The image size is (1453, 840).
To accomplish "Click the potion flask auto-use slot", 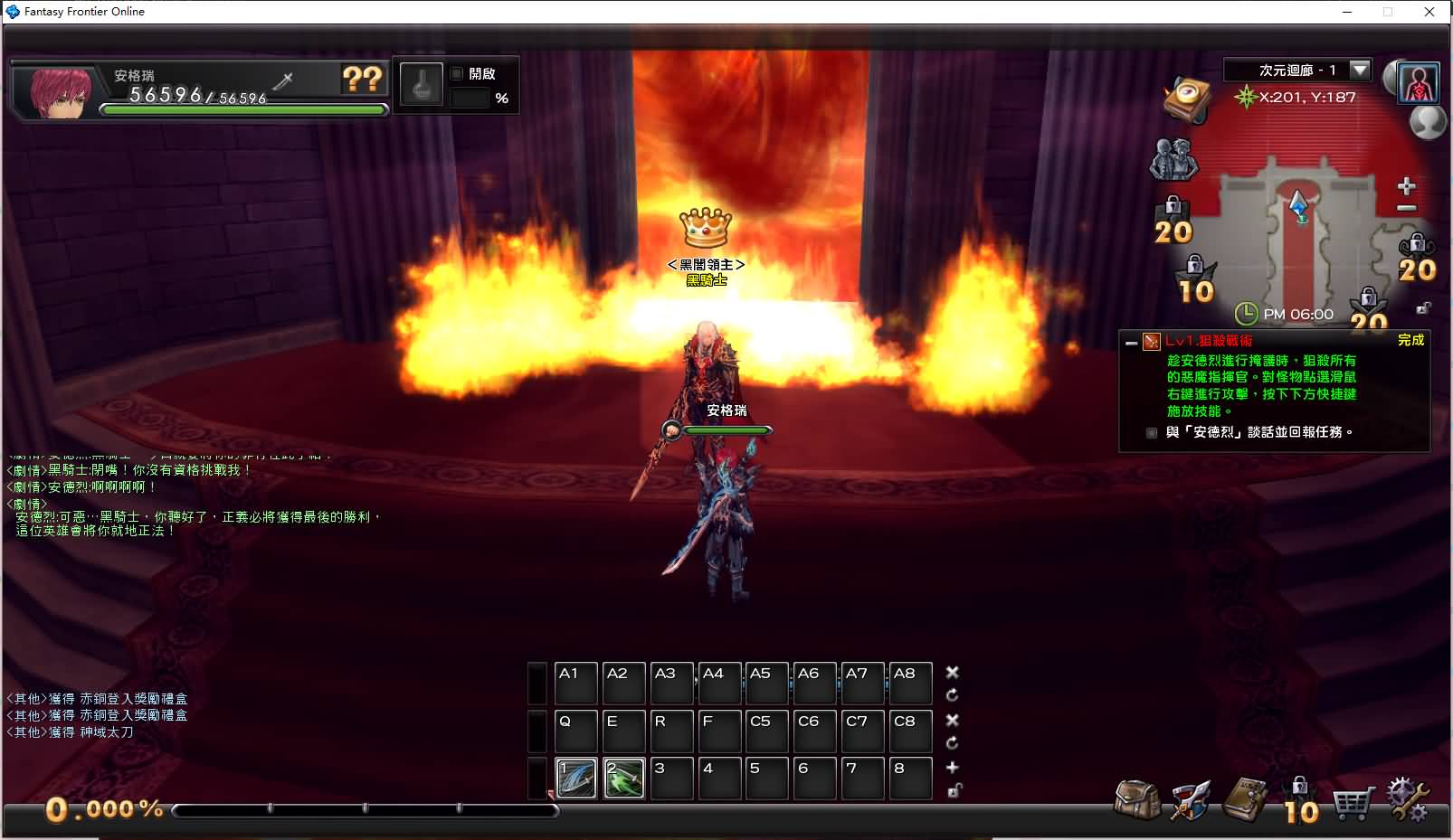I will 422,86.
